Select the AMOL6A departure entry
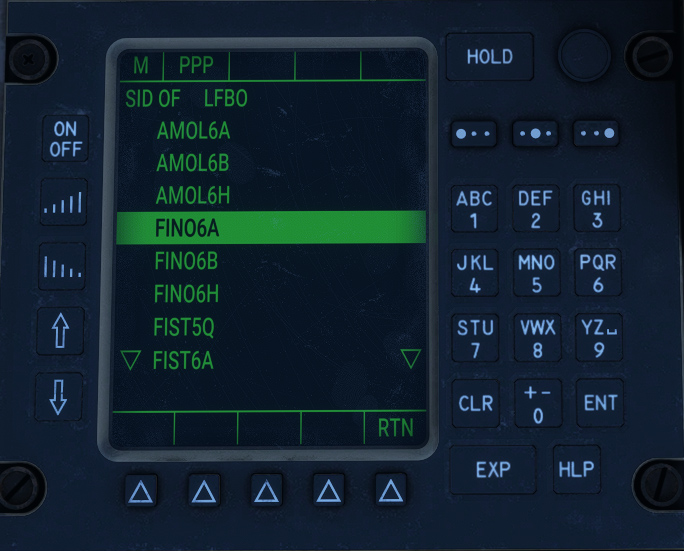684x551 pixels. 193,131
